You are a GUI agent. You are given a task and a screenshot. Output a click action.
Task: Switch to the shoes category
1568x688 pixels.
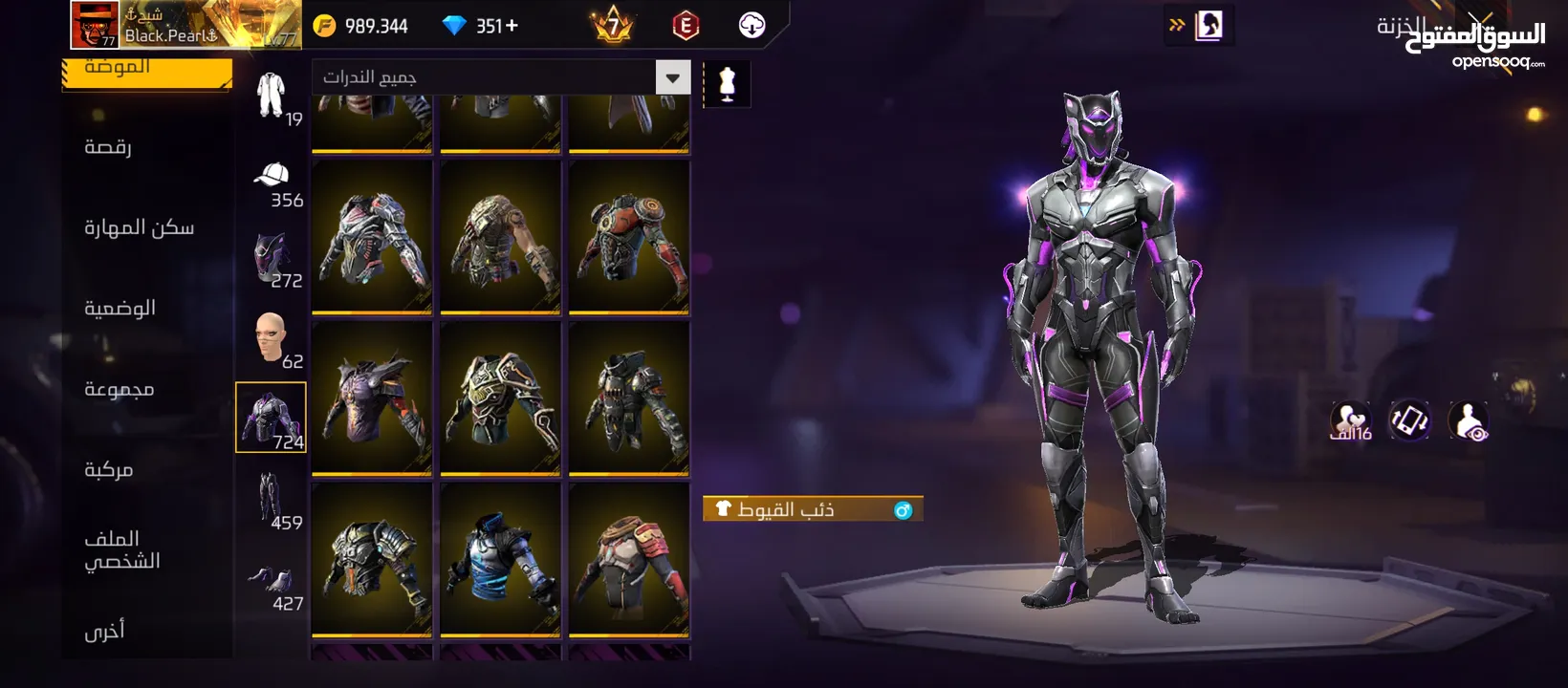point(272,581)
